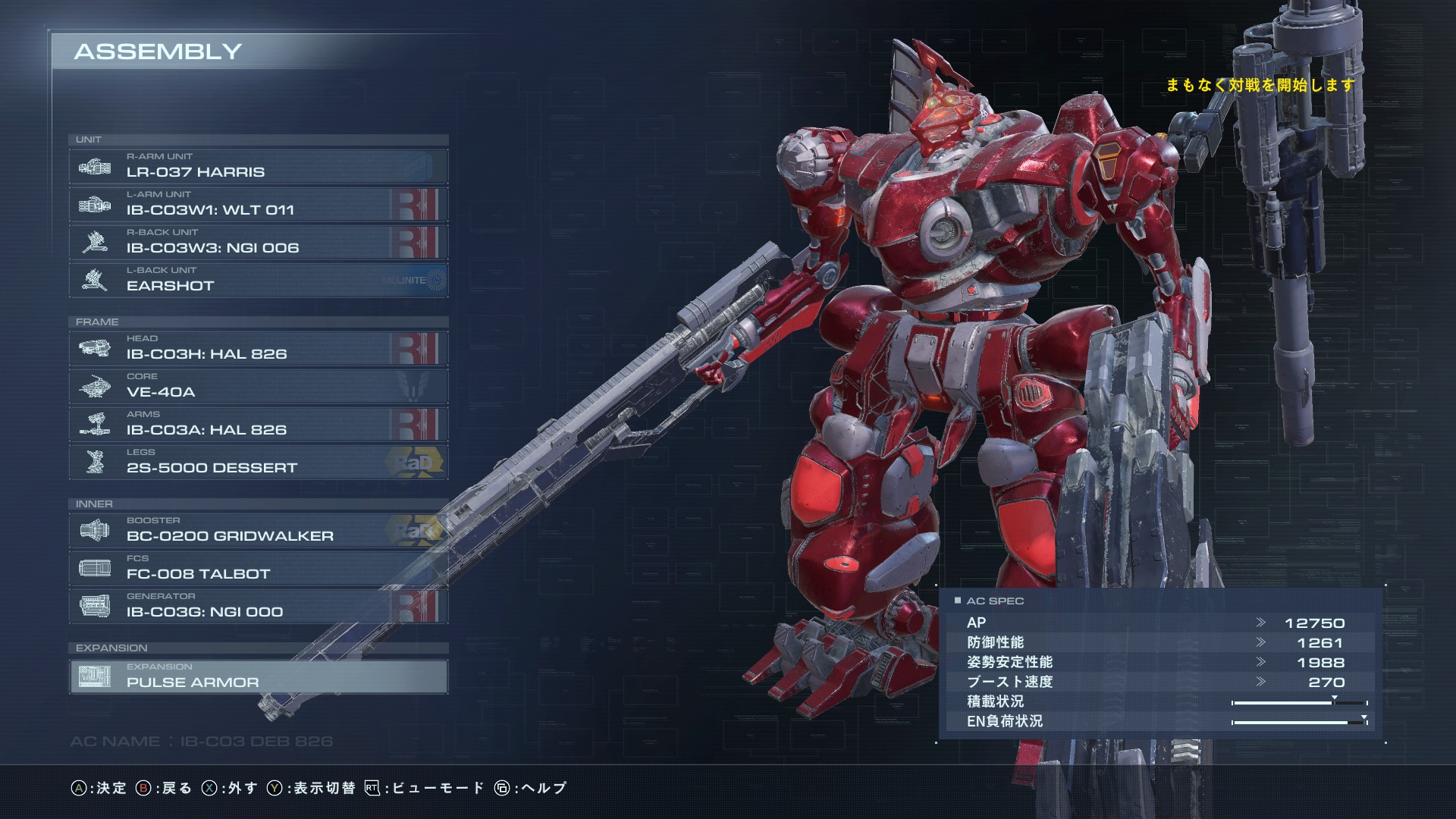The height and width of the screenshot is (819, 1456).
Task: Select the L-BACK UNIT EARSHOT slot
Action: tap(258, 280)
